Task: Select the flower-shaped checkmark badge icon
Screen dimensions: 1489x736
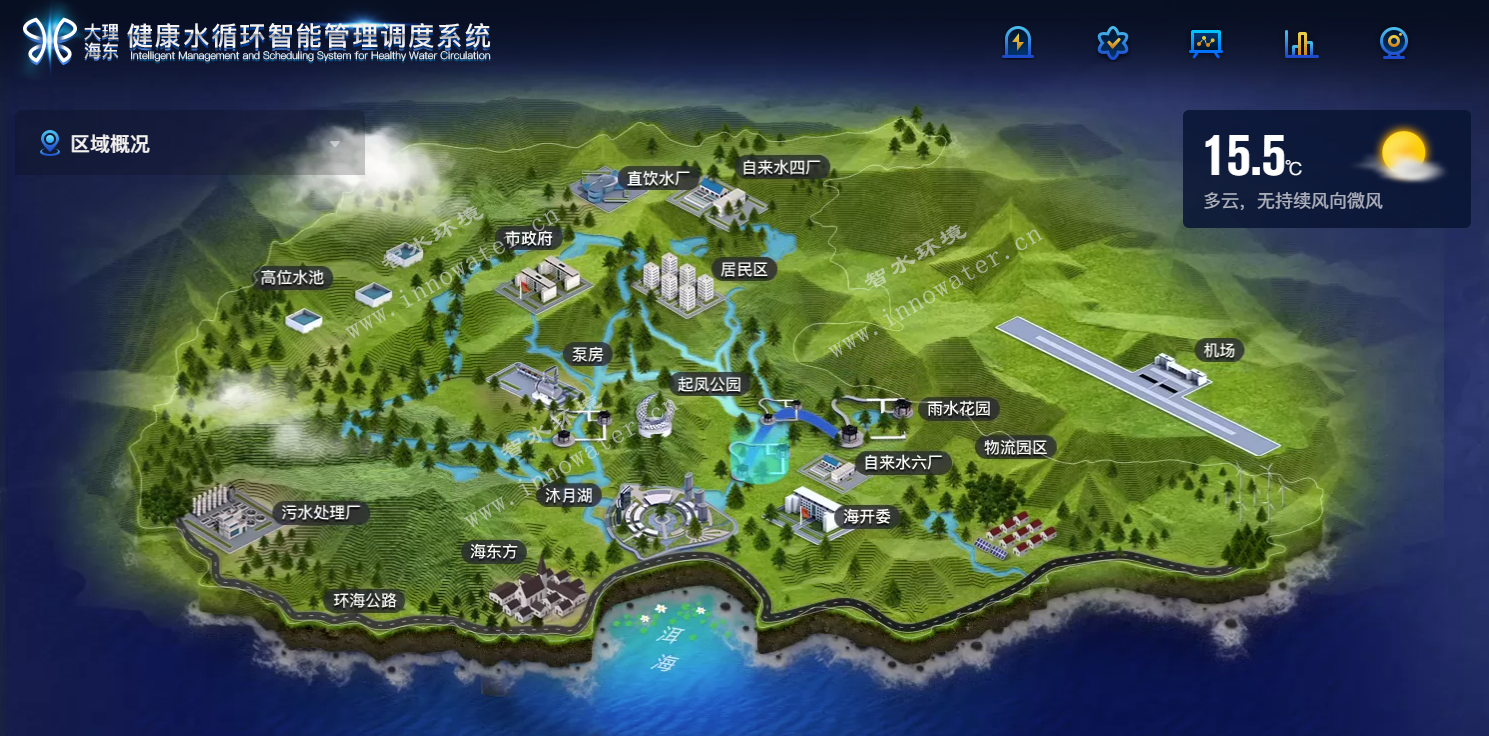Action: (1112, 43)
